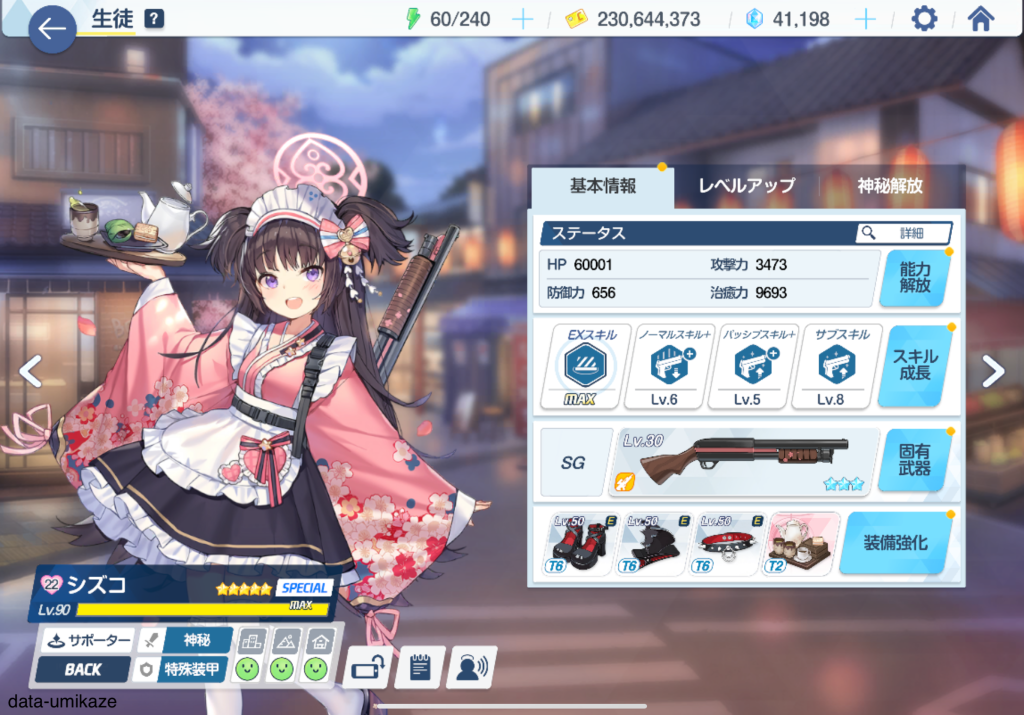Open the 固有武器 unique weapon menu

click(914, 460)
